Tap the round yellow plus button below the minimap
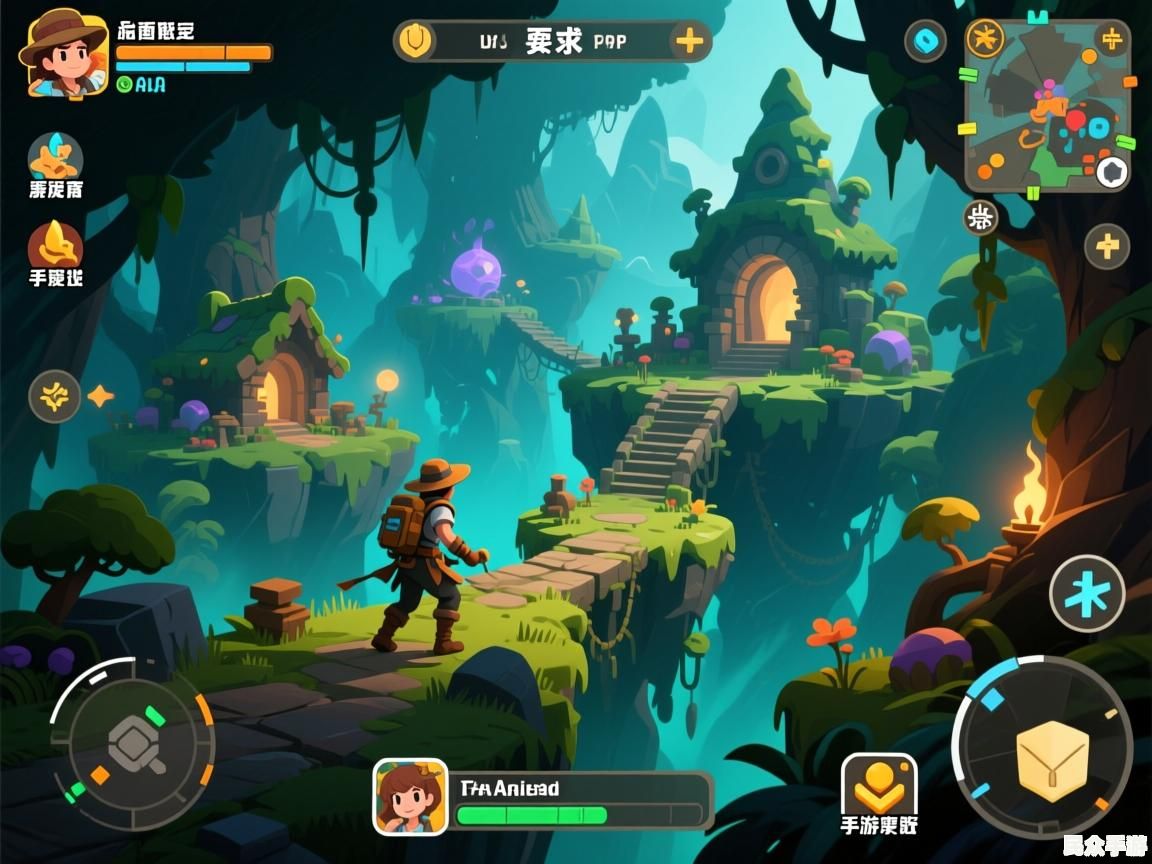The width and height of the screenshot is (1152, 864). tap(1107, 246)
